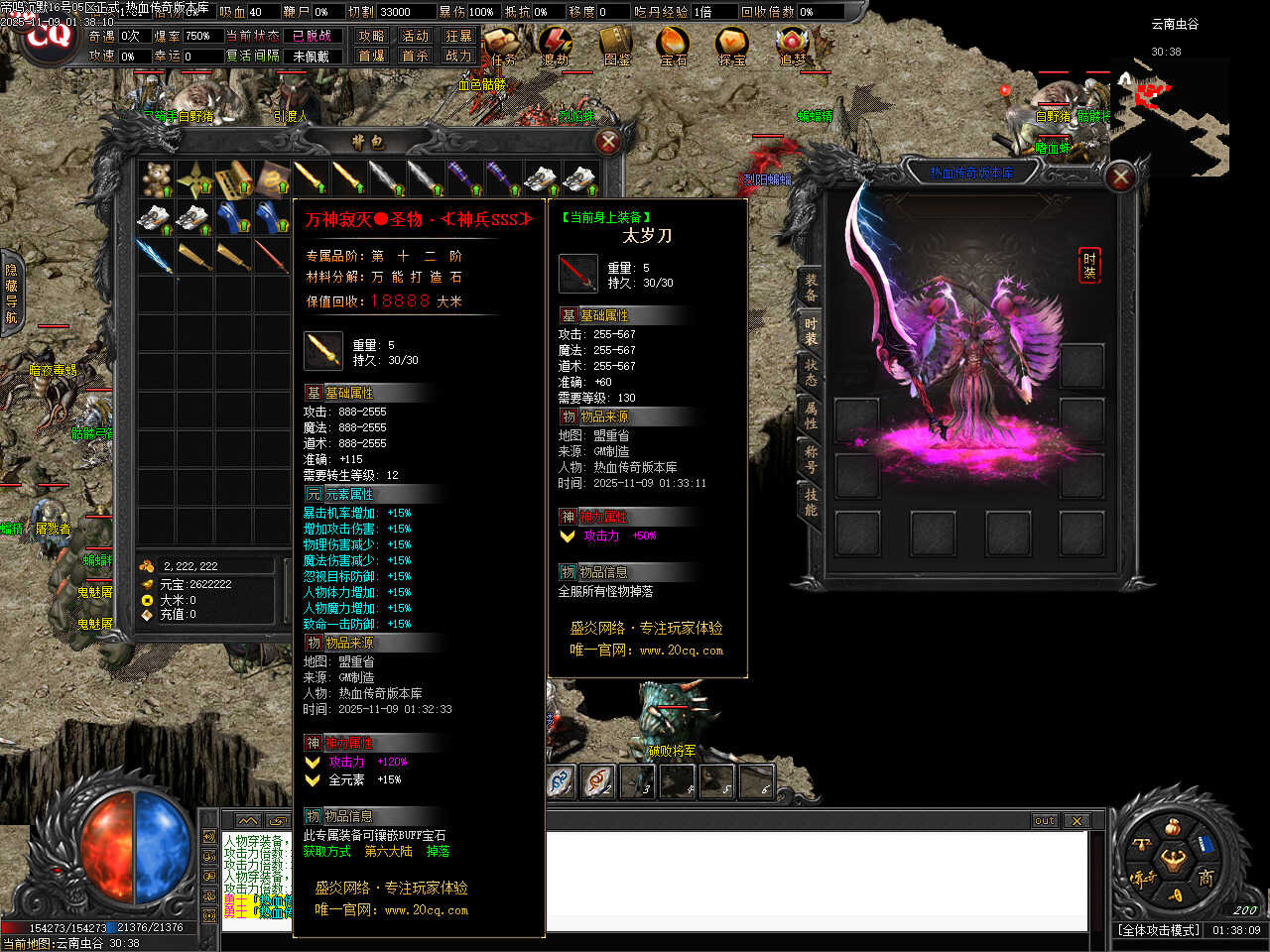Viewport: 1270px width, 952px height.
Task: Open the 活动 events button
Action: [415, 36]
